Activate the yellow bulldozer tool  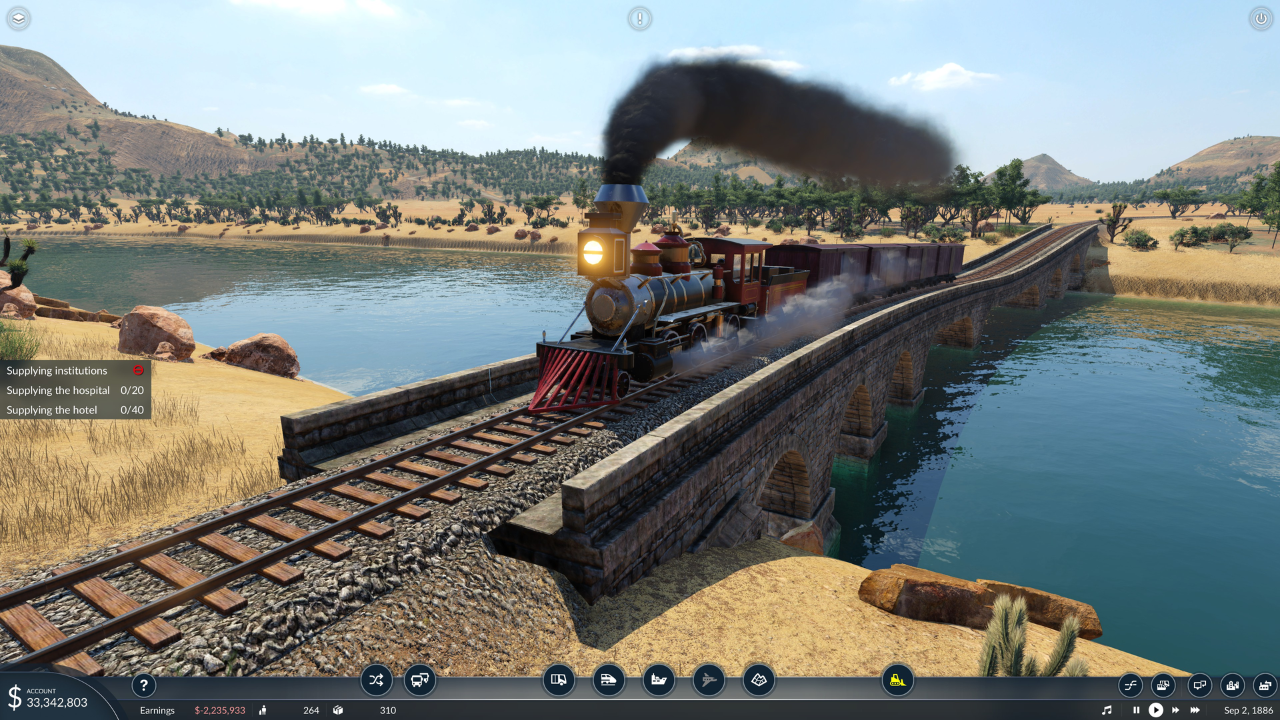tap(898, 680)
